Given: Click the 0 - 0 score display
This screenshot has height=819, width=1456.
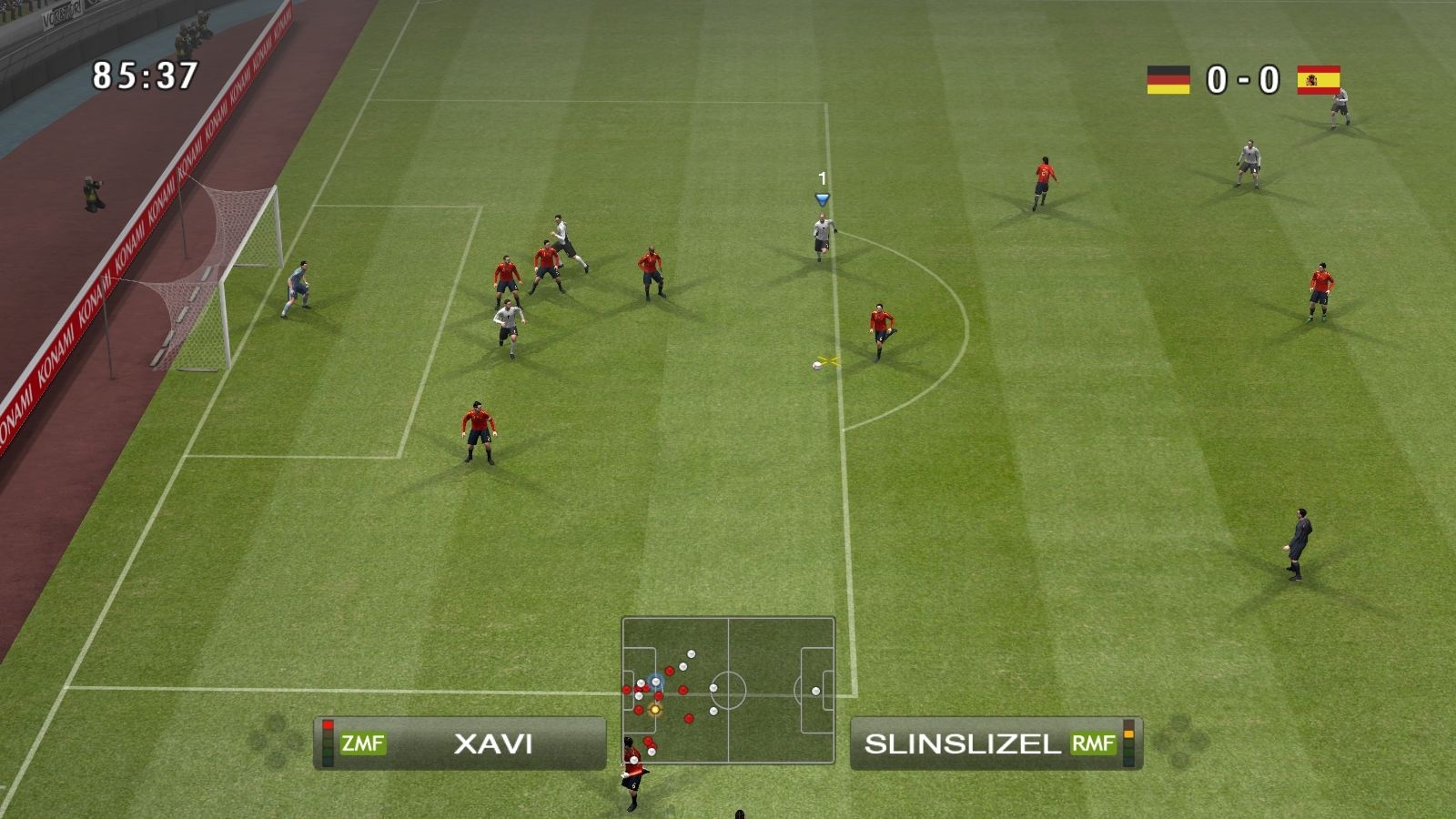Looking at the screenshot, I should tap(1242, 79).
